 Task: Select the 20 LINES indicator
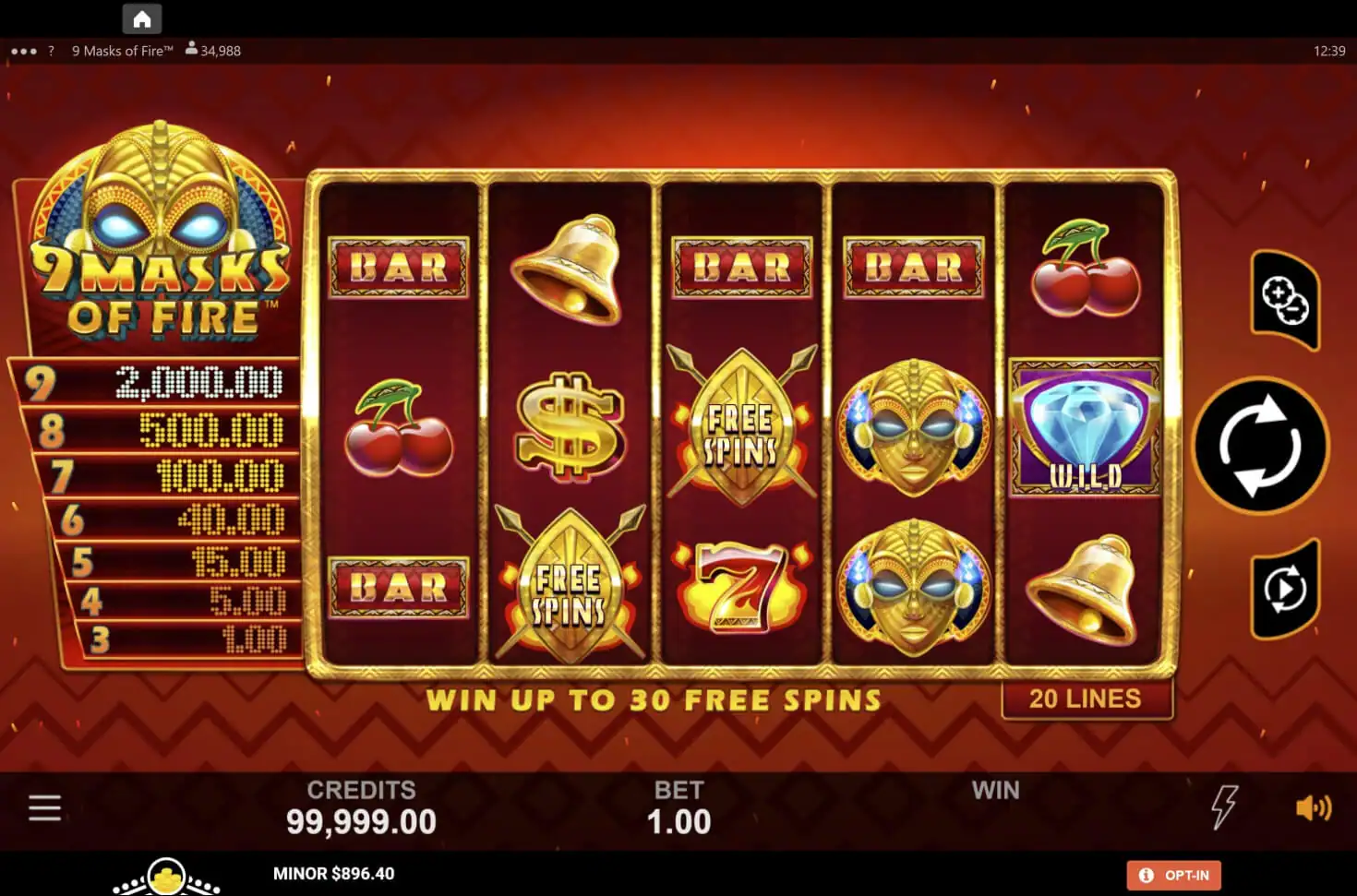pos(1086,699)
